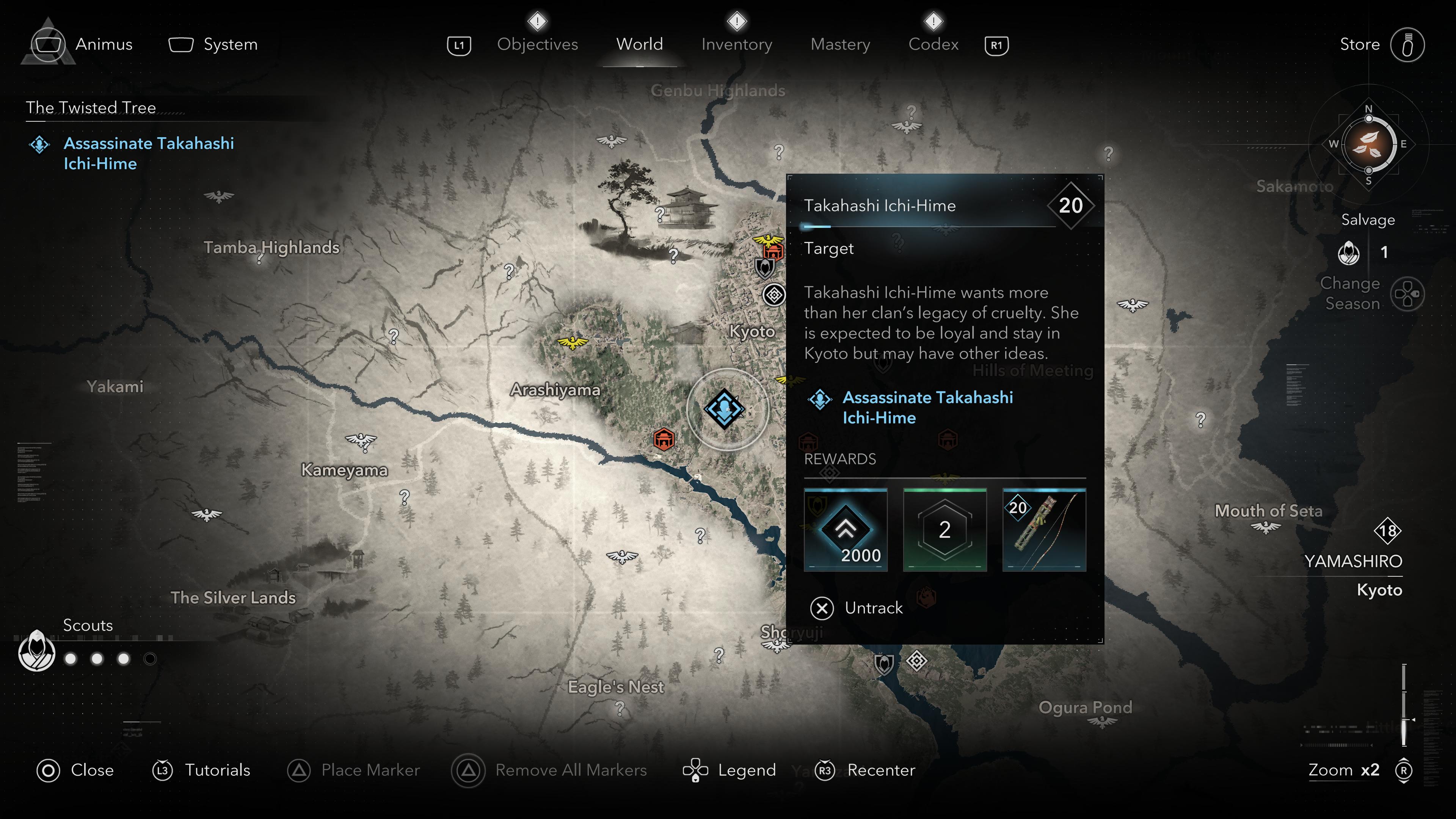Open the Animus menu

104,44
